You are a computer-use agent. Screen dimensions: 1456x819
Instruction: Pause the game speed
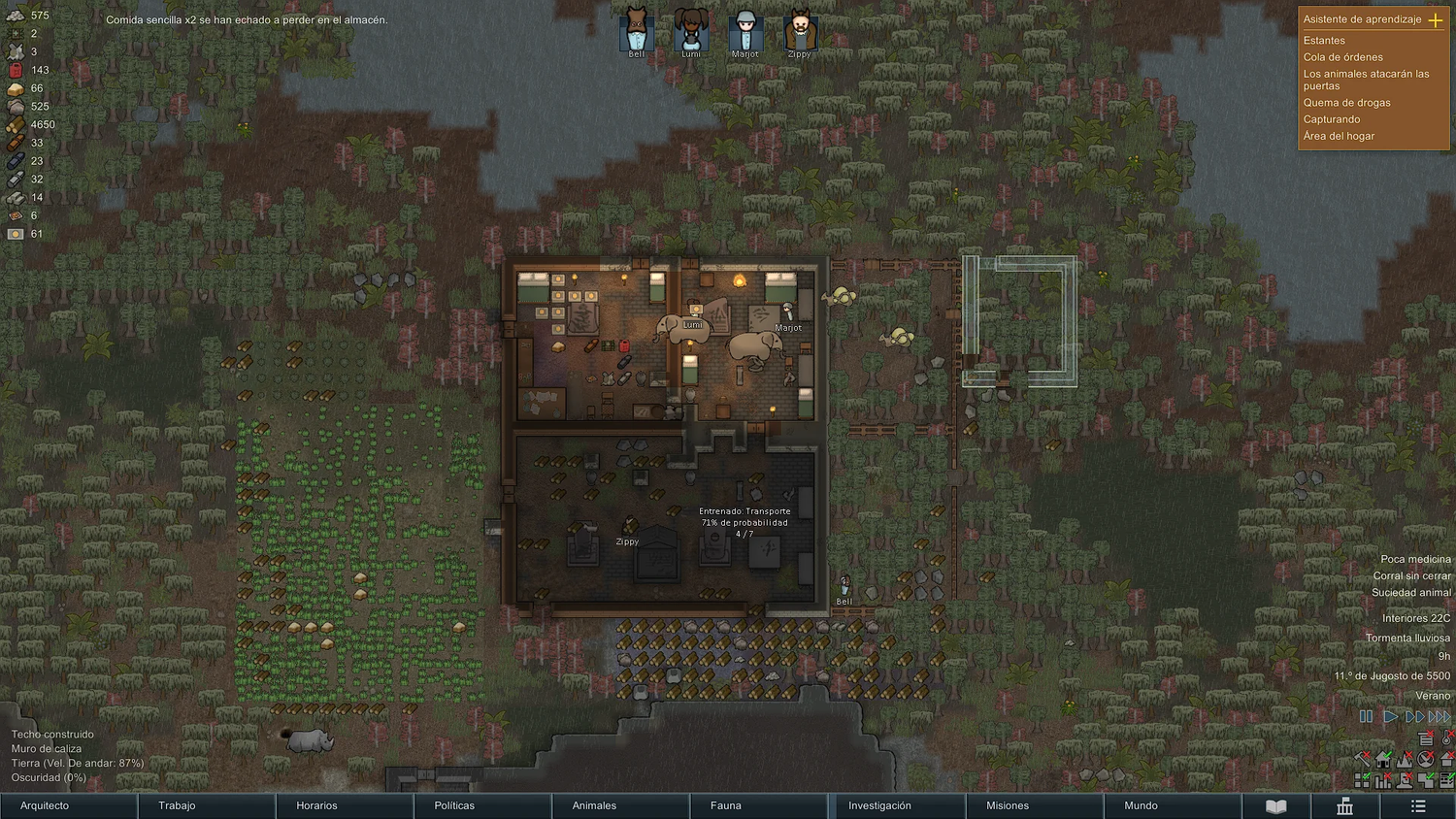(1366, 717)
